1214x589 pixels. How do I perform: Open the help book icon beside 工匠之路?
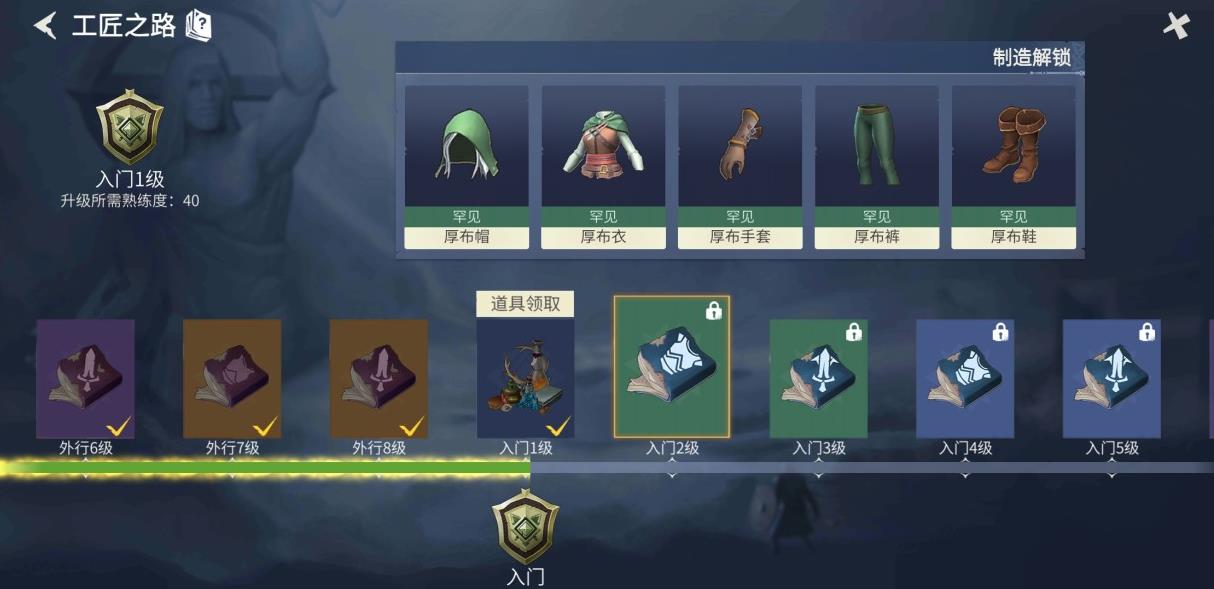[199, 25]
